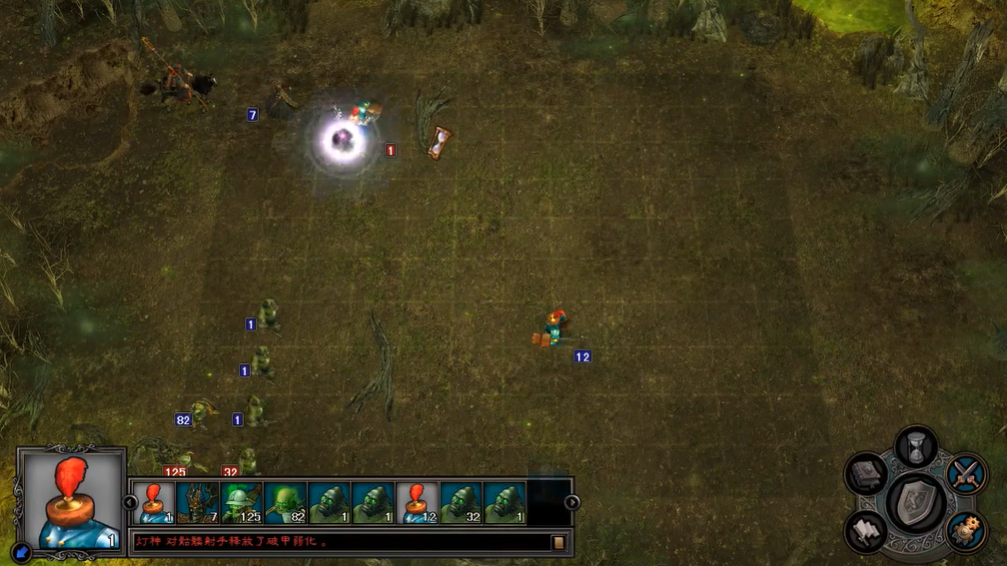Select the helmeted goblin portrait with count 125
The width and height of the screenshot is (1007, 566).
click(x=242, y=503)
